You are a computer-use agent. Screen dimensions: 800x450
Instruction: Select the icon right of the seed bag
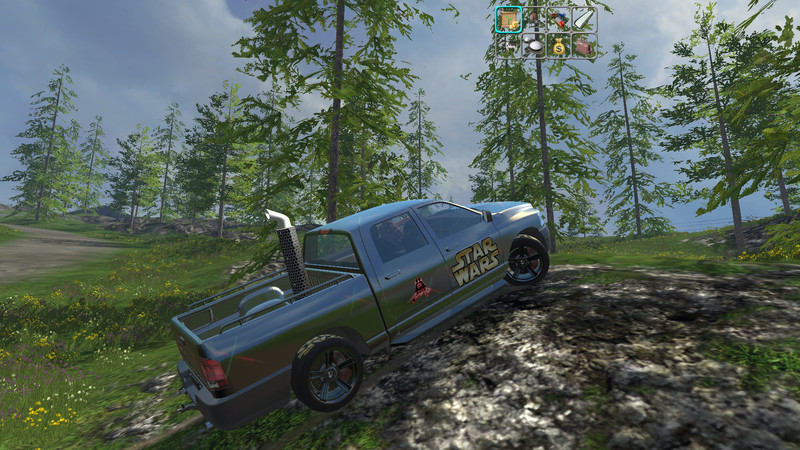[x=534, y=19]
